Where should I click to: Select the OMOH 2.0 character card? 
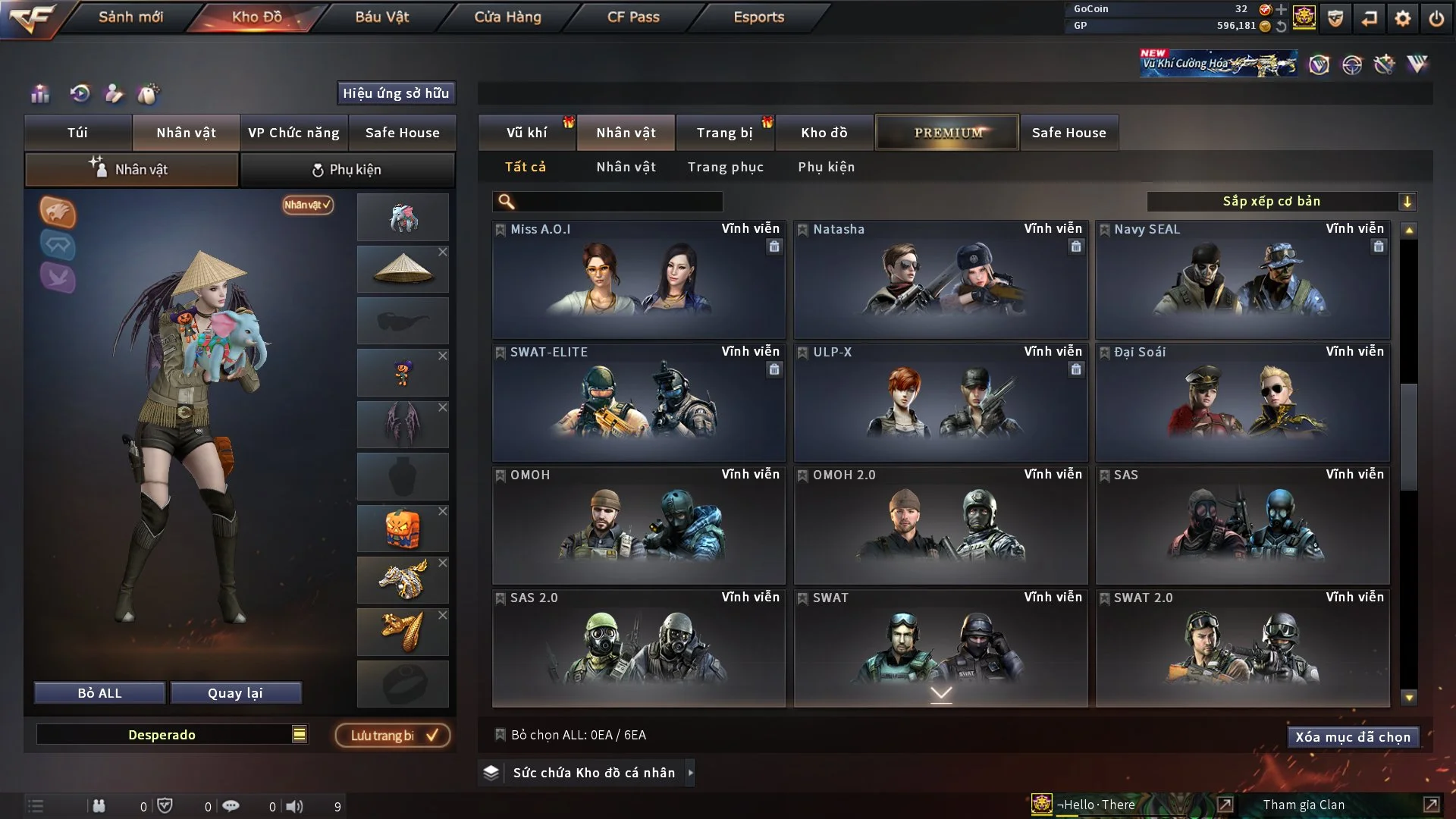pos(940,525)
